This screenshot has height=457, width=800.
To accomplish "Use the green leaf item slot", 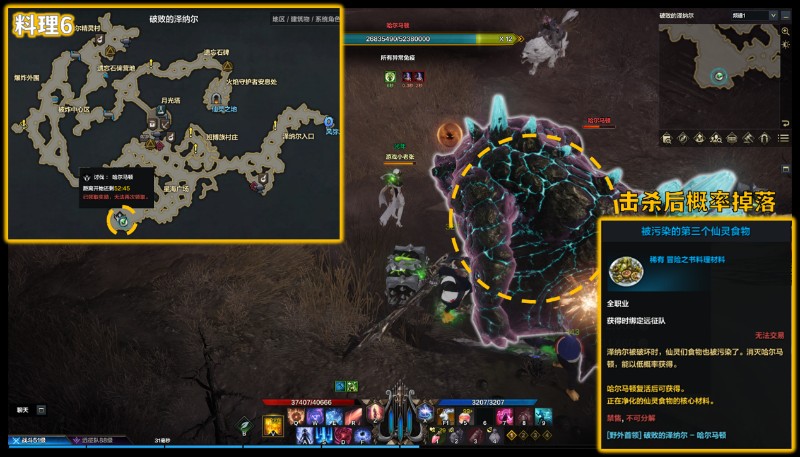I will (x=243, y=424).
